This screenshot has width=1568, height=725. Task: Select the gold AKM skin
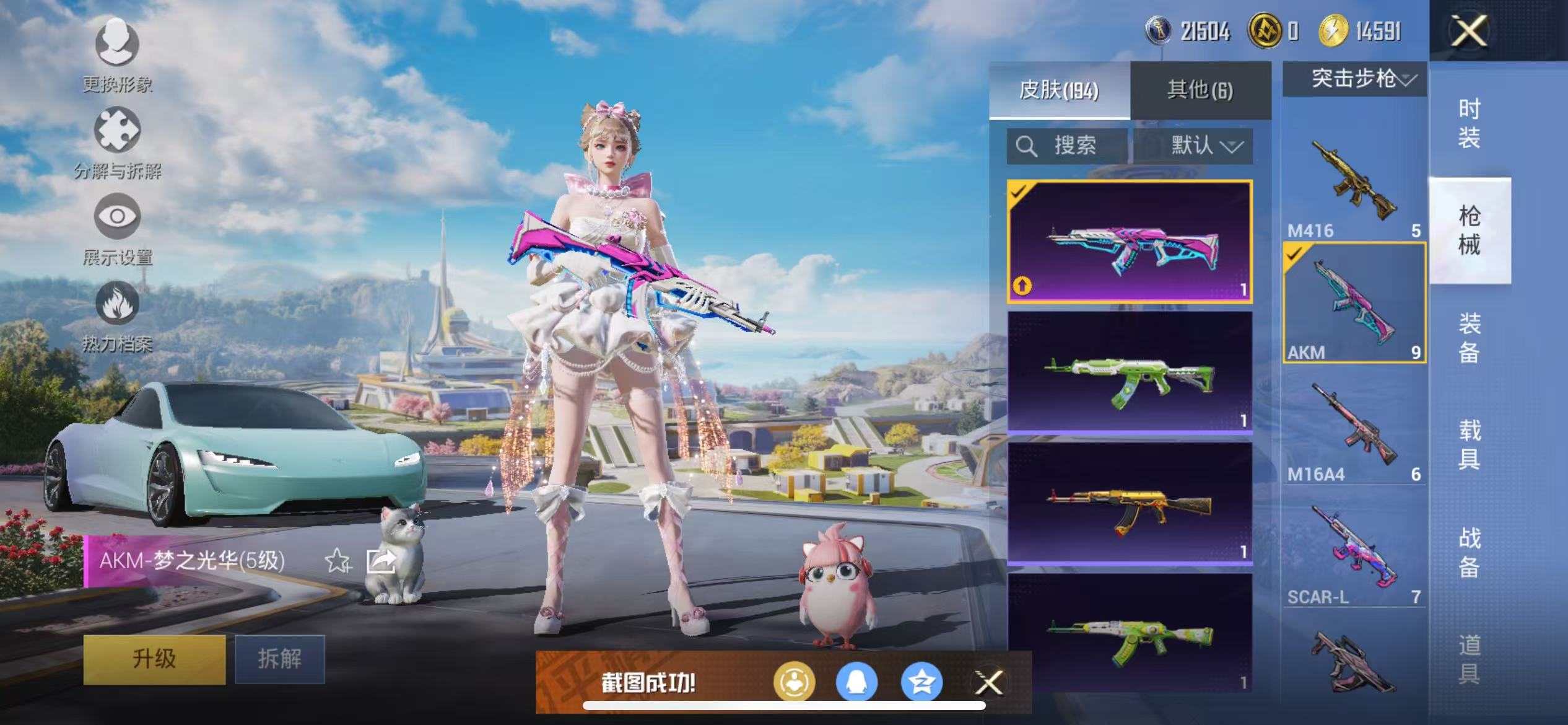1130,503
